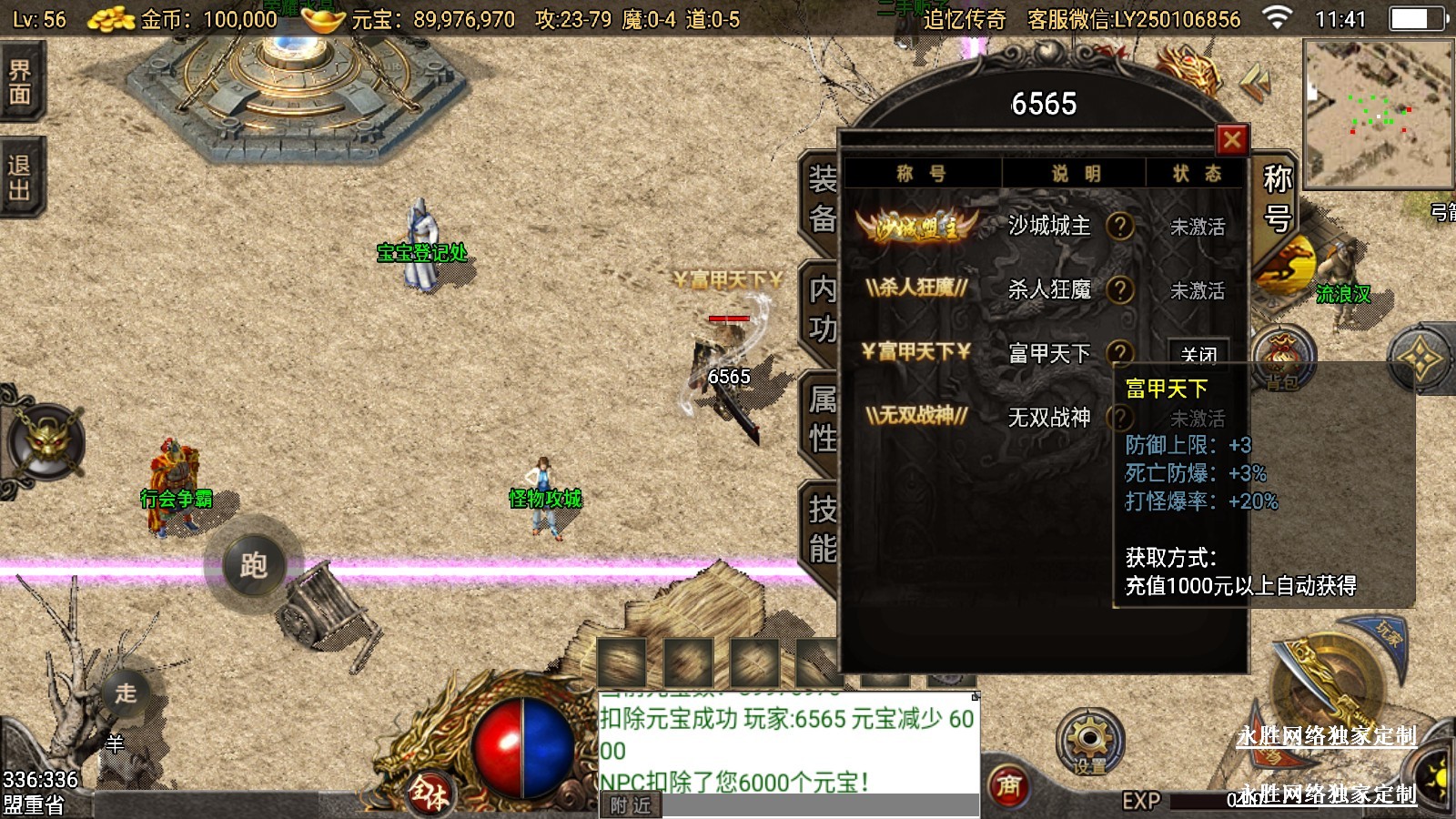Toggle the 富甲天下 title 关闭 button
1456x819 pixels.
[x=1198, y=353]
